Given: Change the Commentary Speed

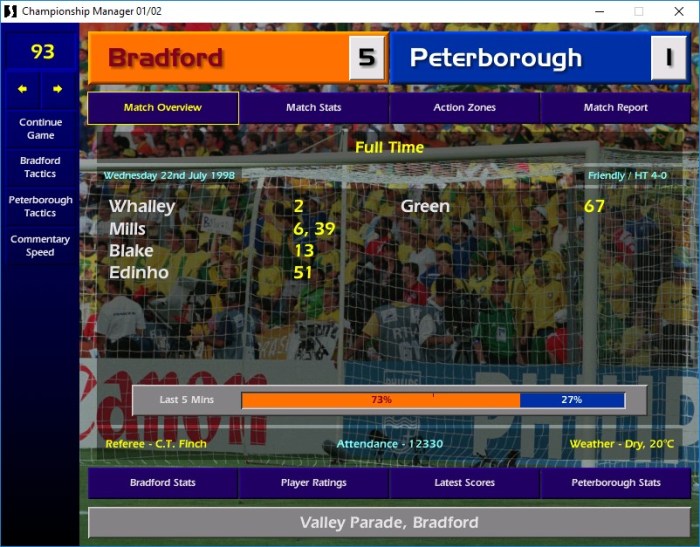Looking at the screenshot, I should (40, 246).
